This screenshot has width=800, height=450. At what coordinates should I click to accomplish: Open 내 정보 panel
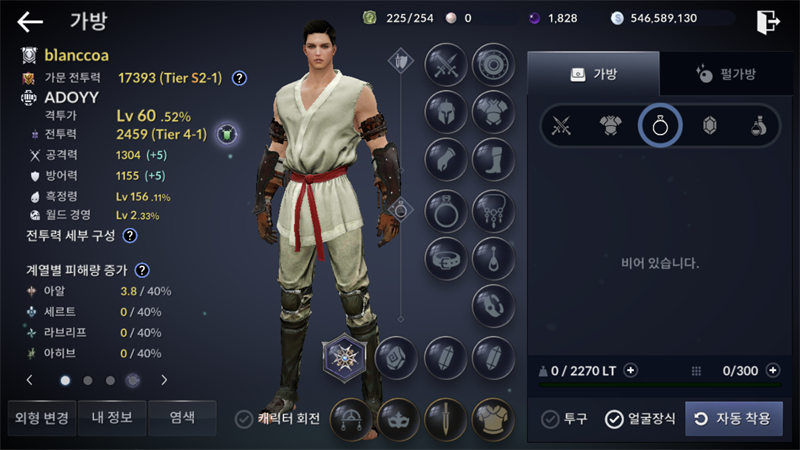tap(112, 417)
